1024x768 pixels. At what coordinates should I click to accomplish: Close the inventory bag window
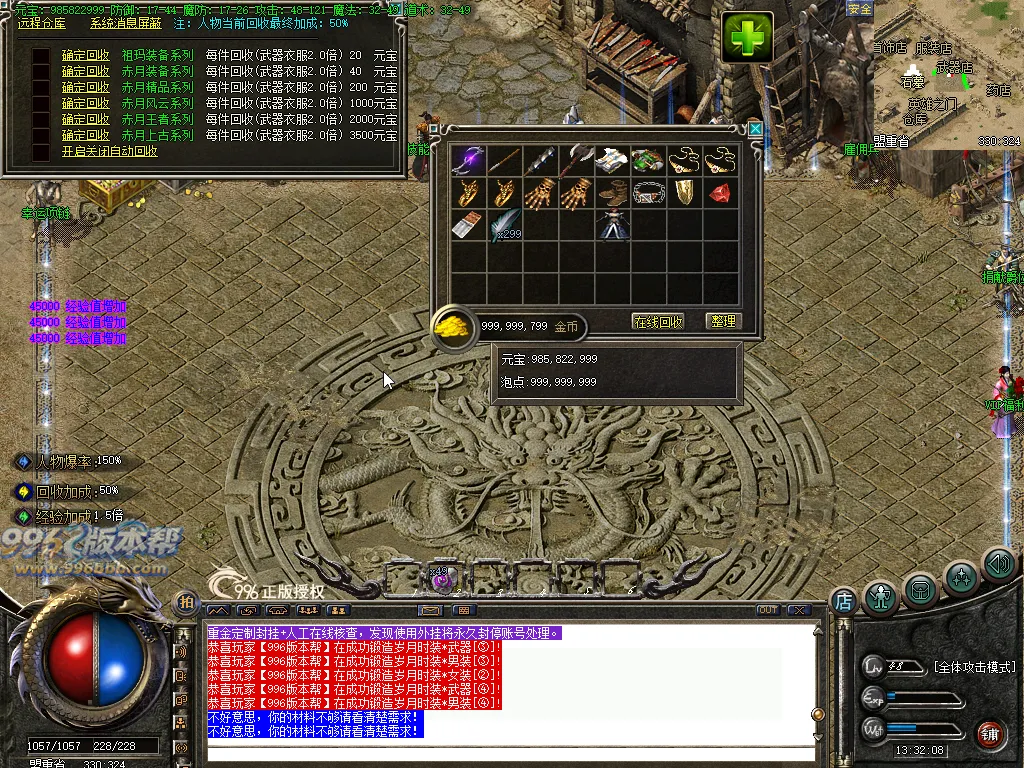pyautogui.click(x=756, y=129)
